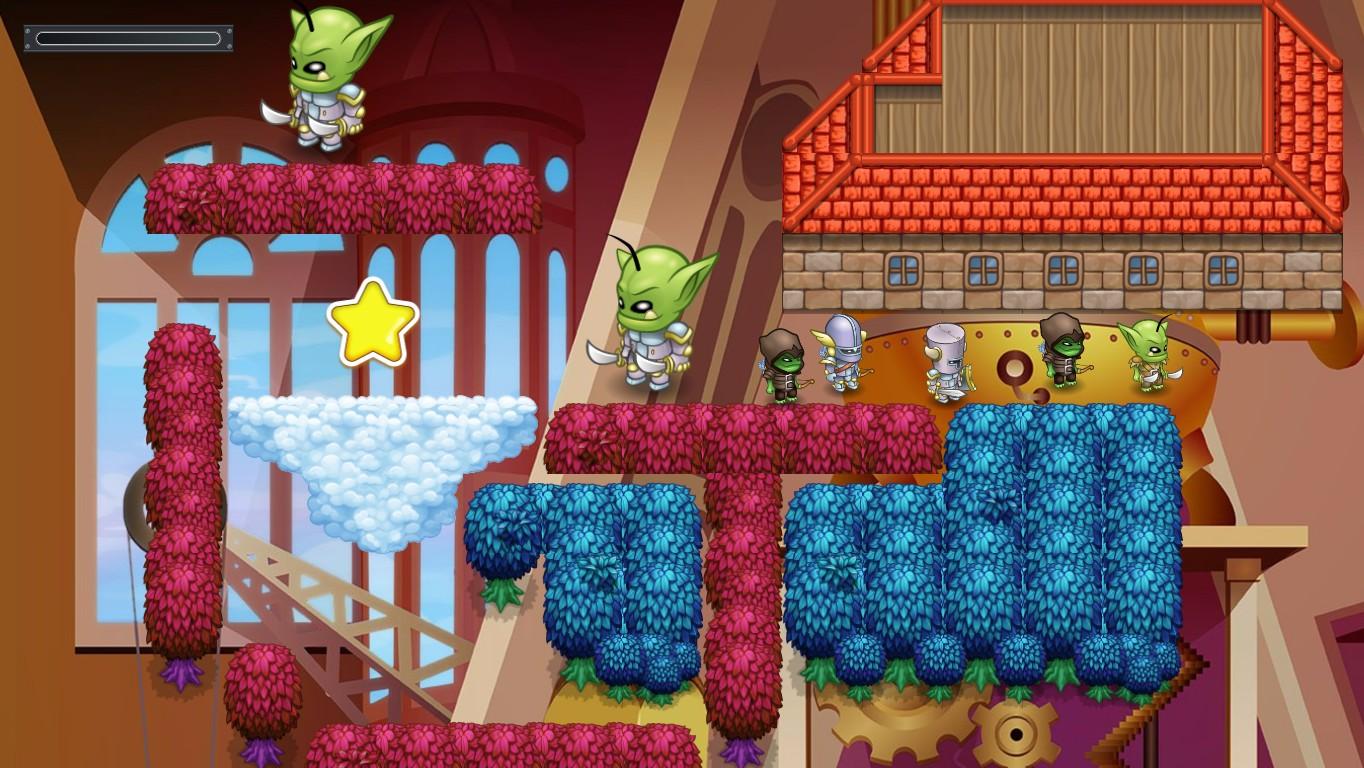Click the small goblin on the far right
This screenshot has width=1364, height=768.
point(1150,360)
